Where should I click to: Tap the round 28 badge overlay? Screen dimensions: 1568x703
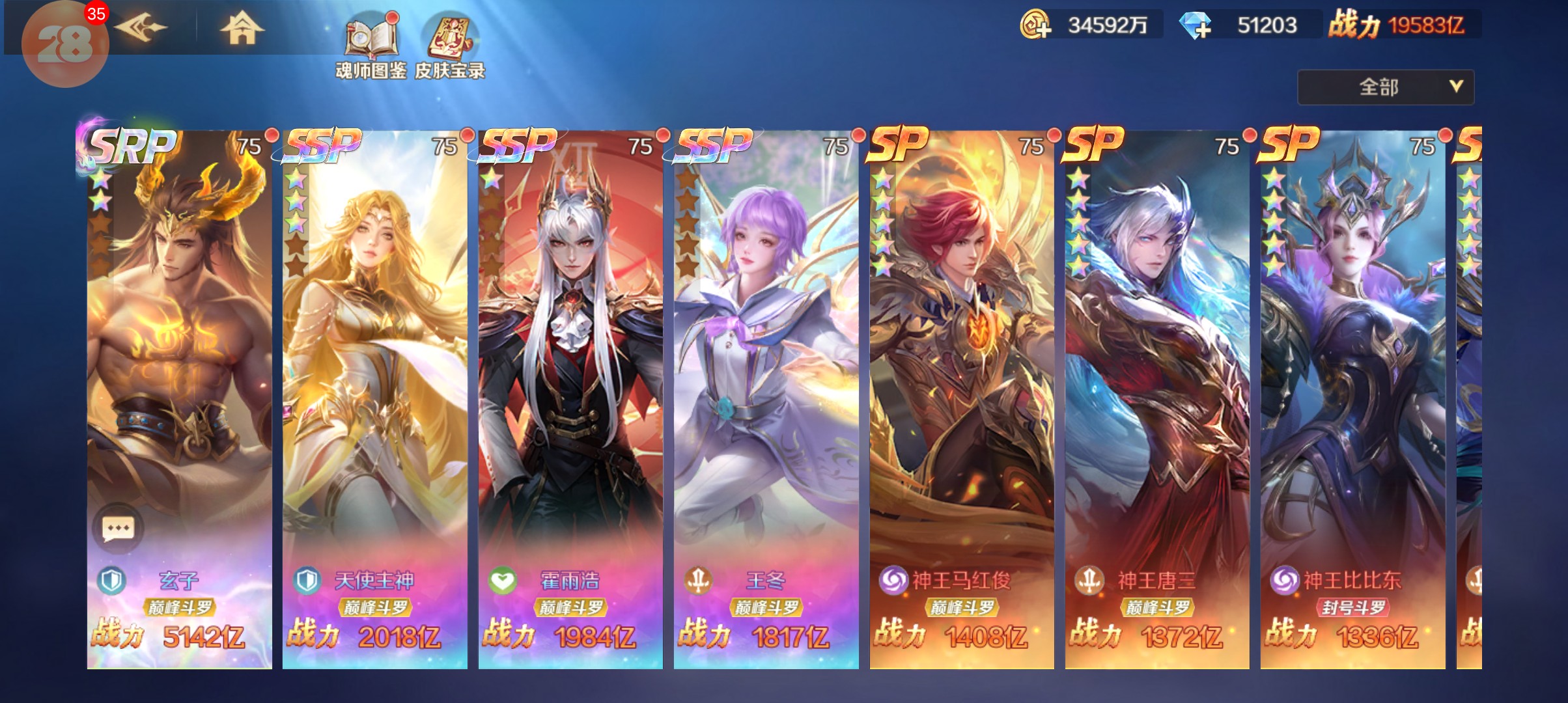click(x=64, y=44)
